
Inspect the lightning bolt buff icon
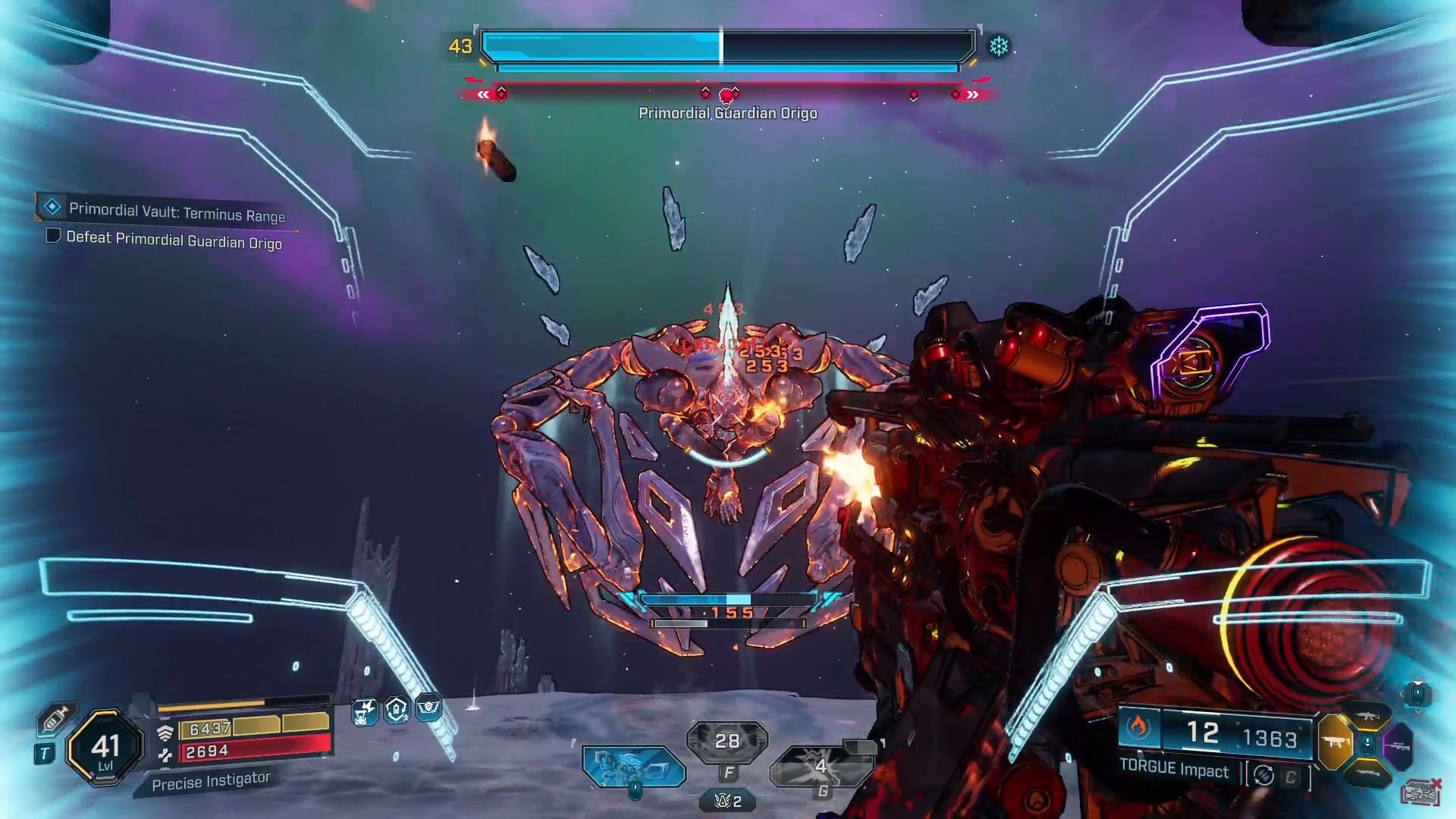click(x=365, y=711)
